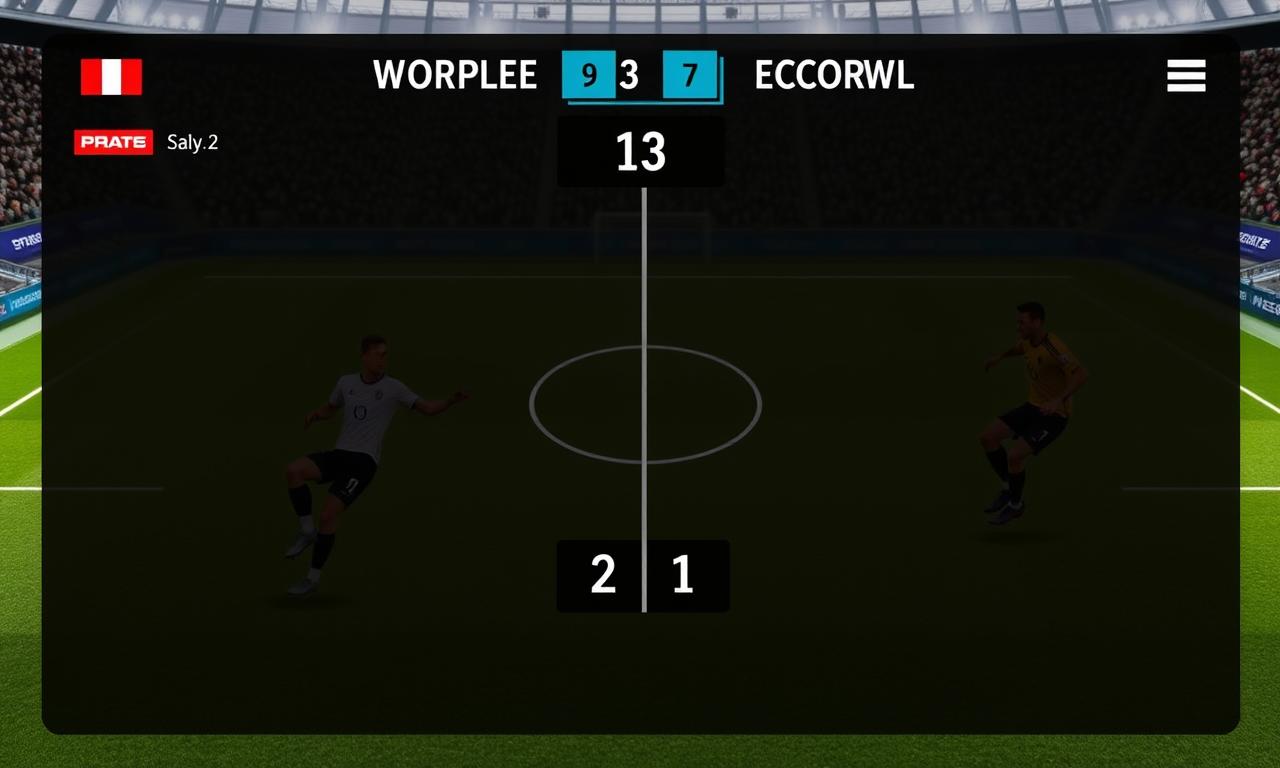Open the hamburger menu
This screenshot has height=768, width=1280.
(1186, 76)
